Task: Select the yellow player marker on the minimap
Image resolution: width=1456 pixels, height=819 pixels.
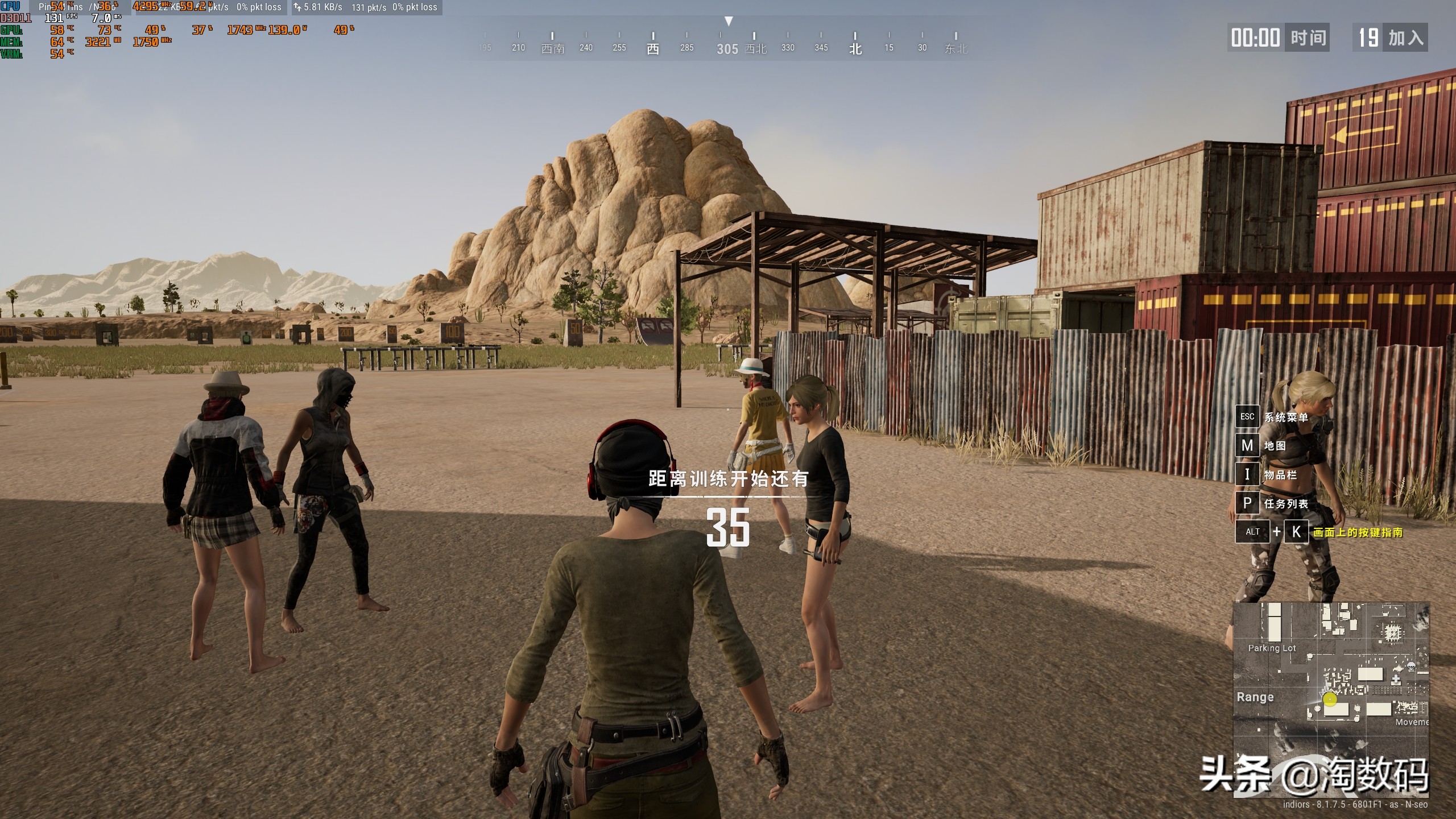Action: point(1330,699)
